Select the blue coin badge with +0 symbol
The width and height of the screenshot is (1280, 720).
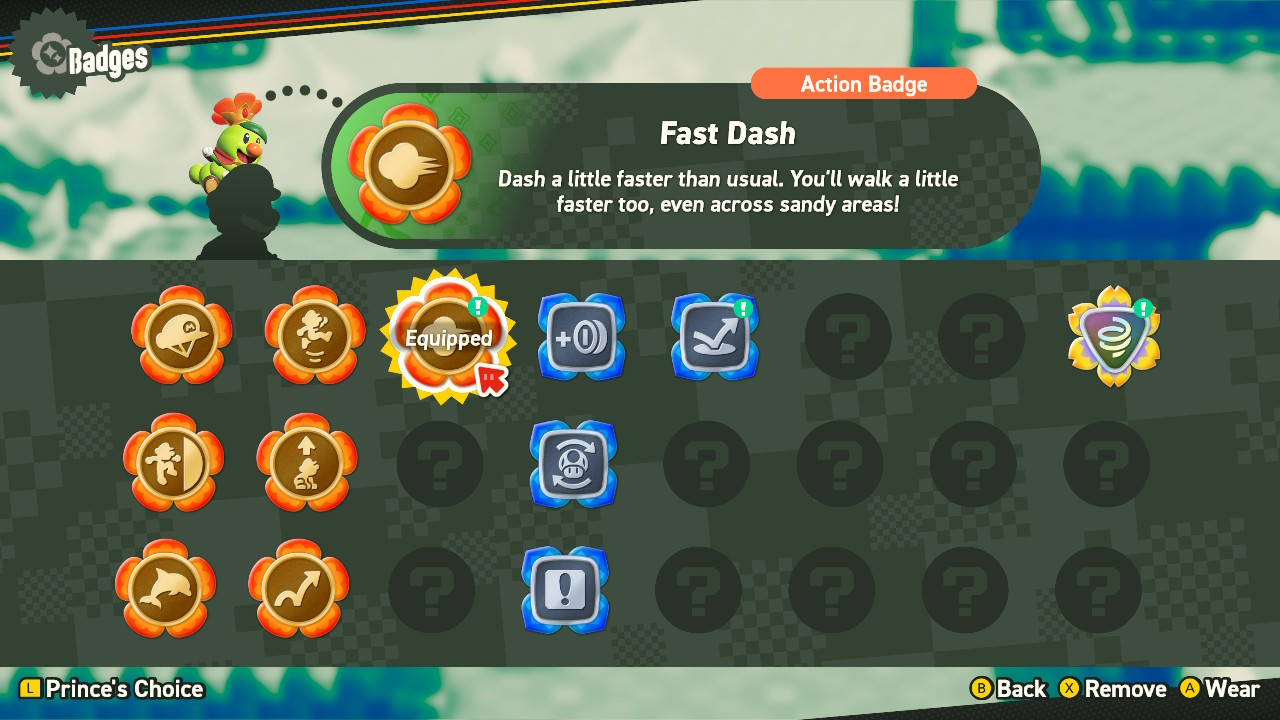coord(581,338)
